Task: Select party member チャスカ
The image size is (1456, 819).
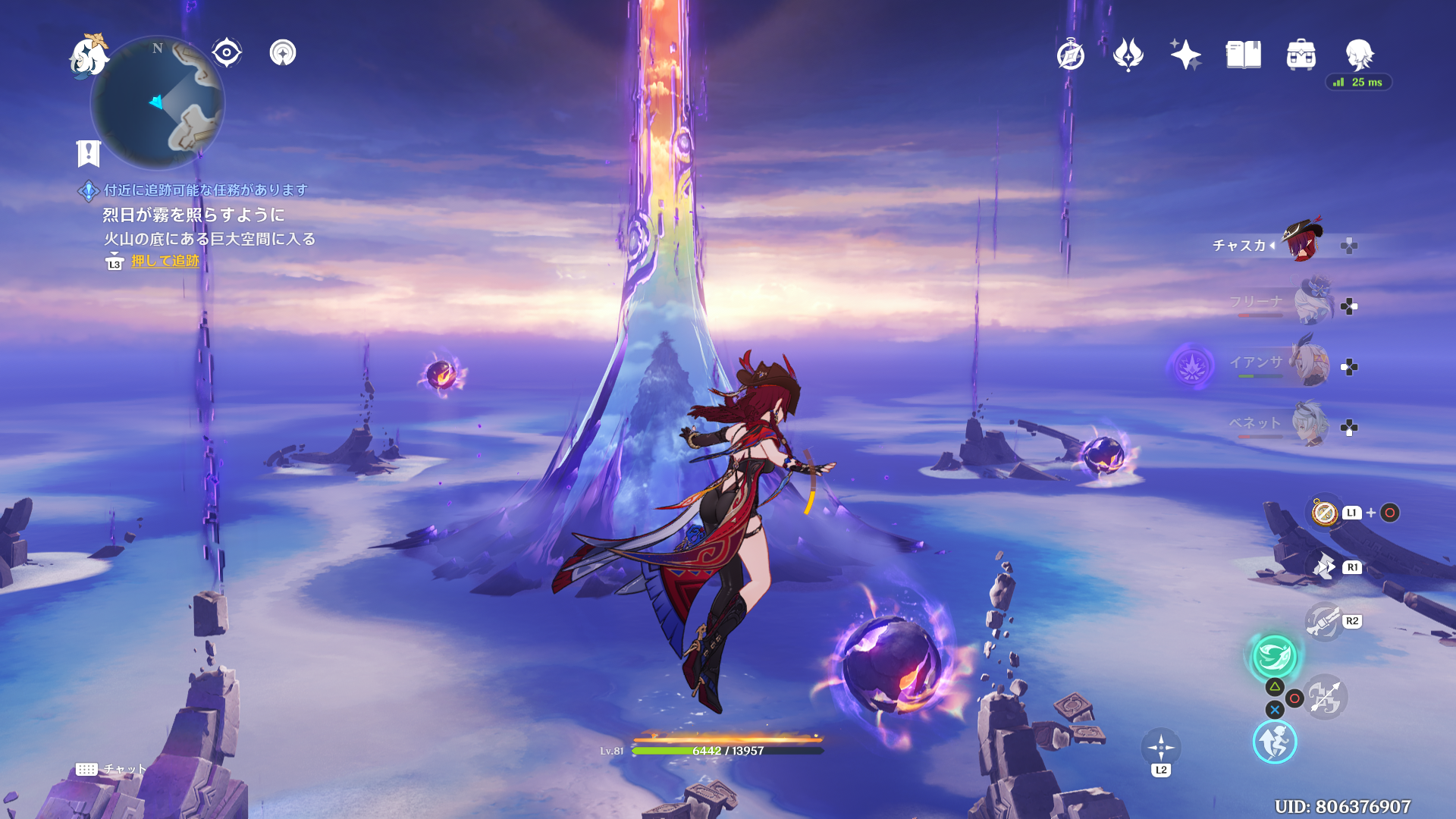Action: tap(1302, 241)
